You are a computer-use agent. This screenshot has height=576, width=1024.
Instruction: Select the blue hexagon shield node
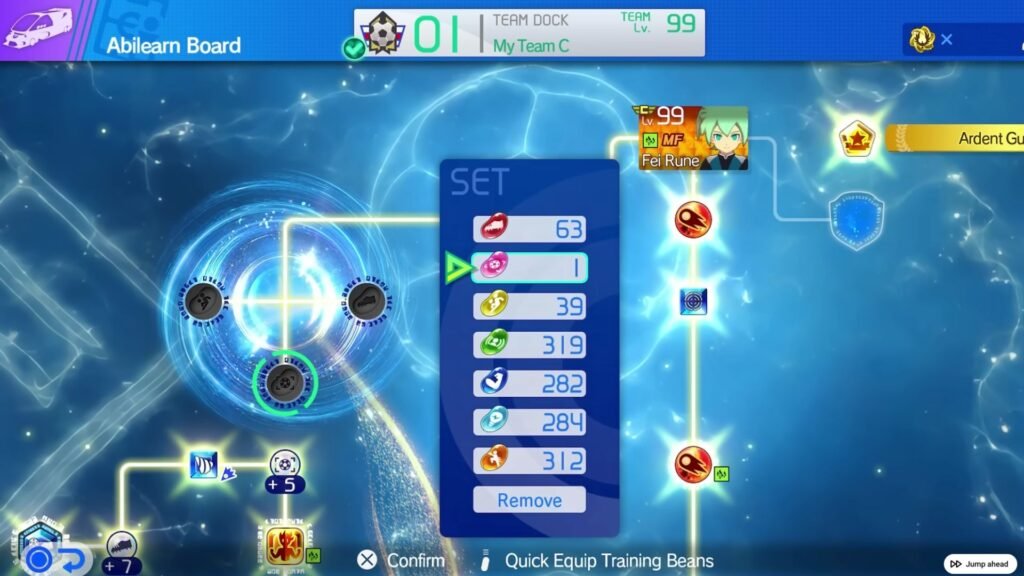tap(857, 220)
